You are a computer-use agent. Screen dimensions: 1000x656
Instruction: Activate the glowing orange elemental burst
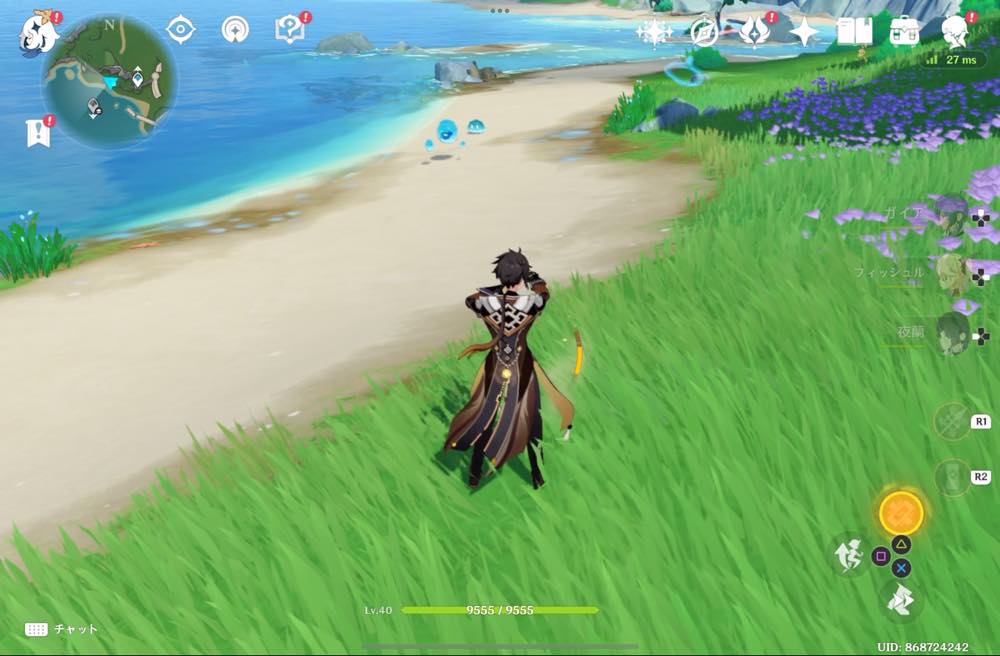point(900,513)
